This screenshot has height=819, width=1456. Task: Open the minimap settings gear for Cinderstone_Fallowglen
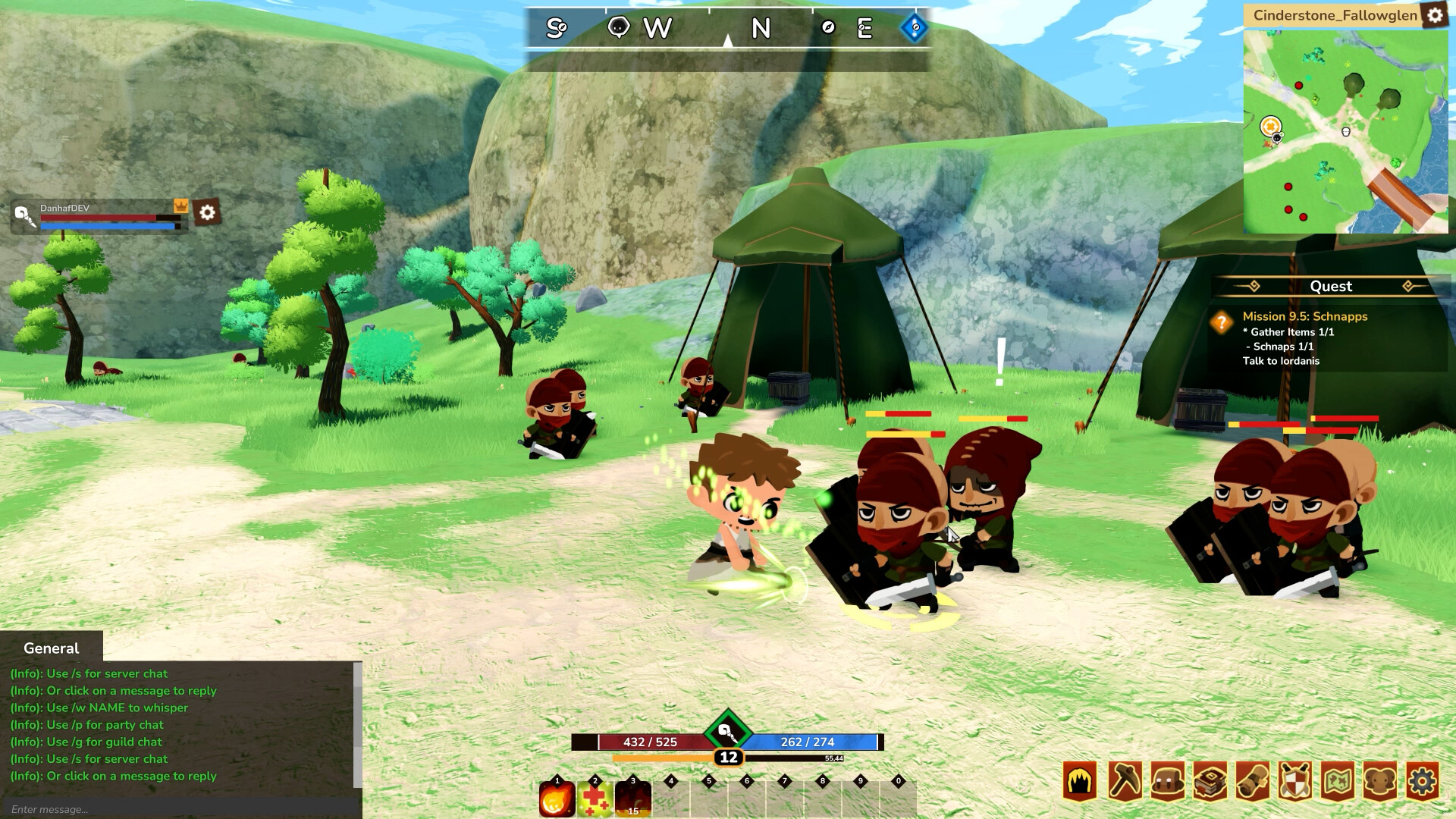pos(1436,15)
